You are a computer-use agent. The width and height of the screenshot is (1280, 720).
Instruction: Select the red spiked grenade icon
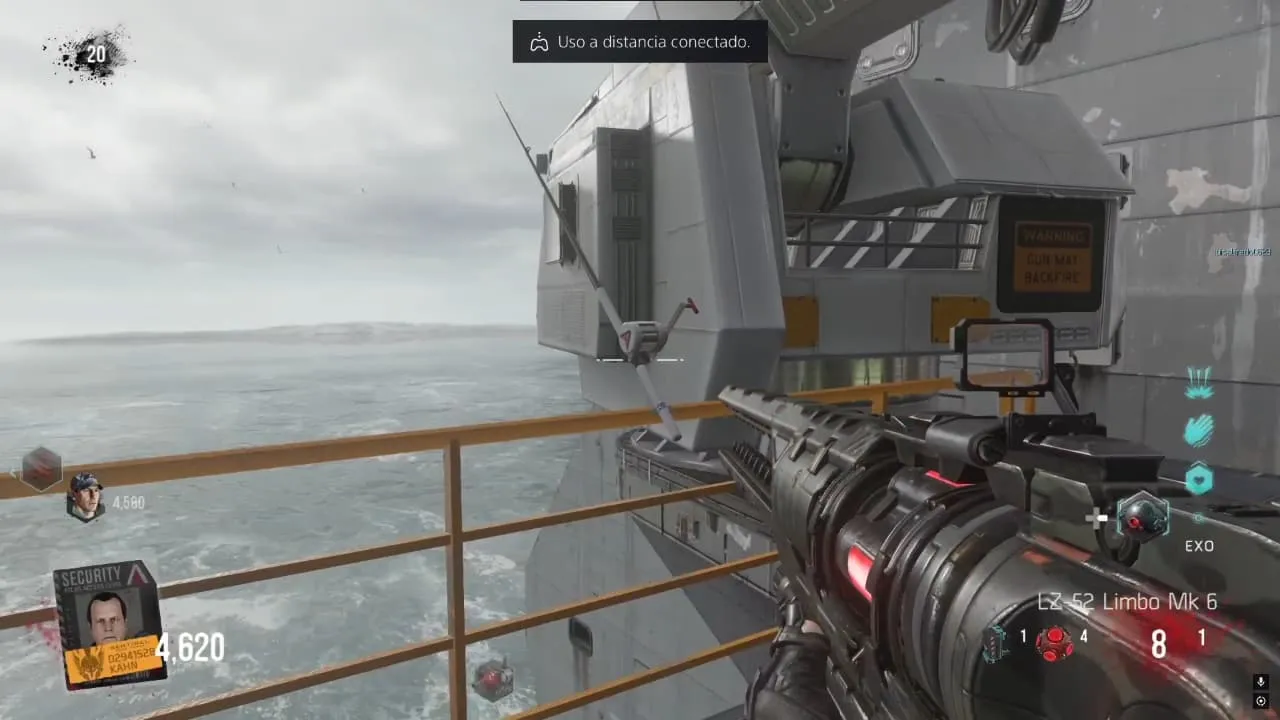(1054, 642)
